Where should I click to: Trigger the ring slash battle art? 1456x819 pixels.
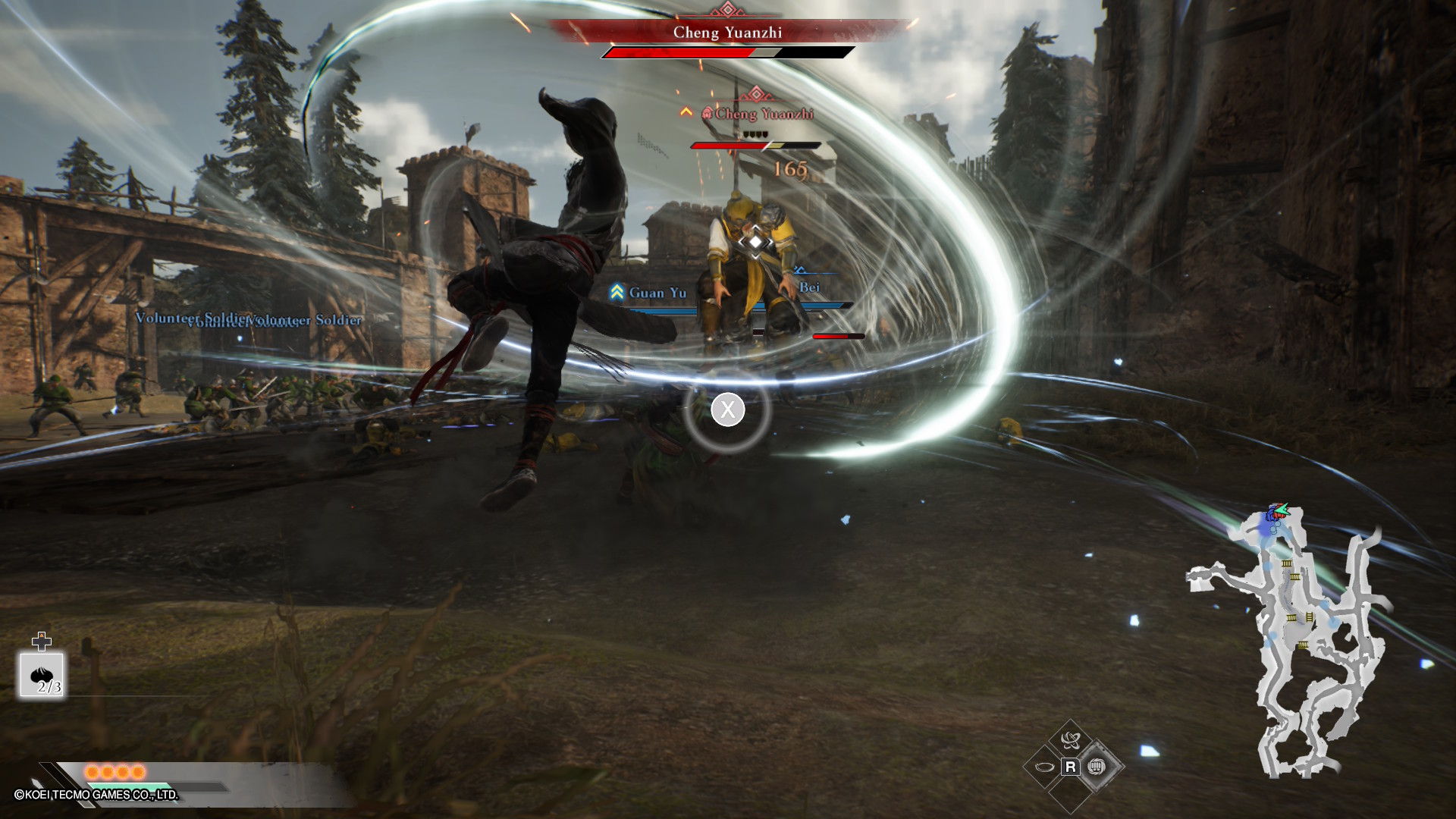1044,767
